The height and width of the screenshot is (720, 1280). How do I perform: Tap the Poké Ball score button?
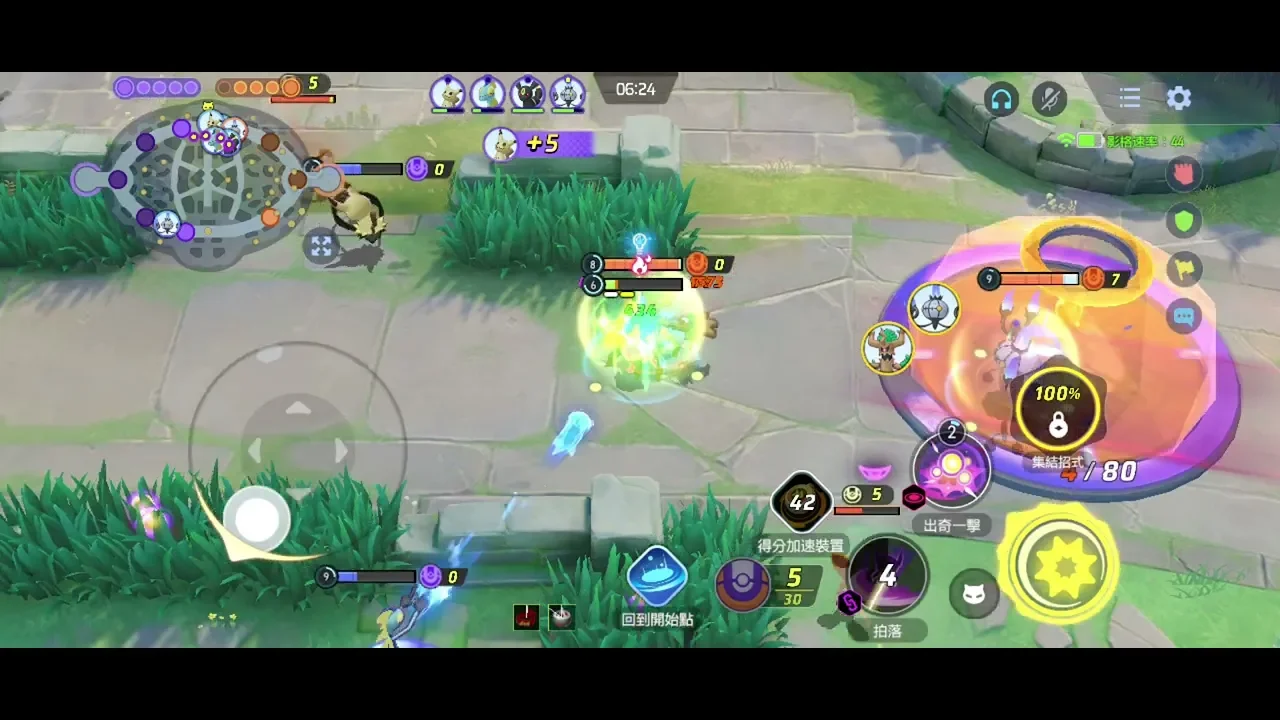click(x=743, y=583)
